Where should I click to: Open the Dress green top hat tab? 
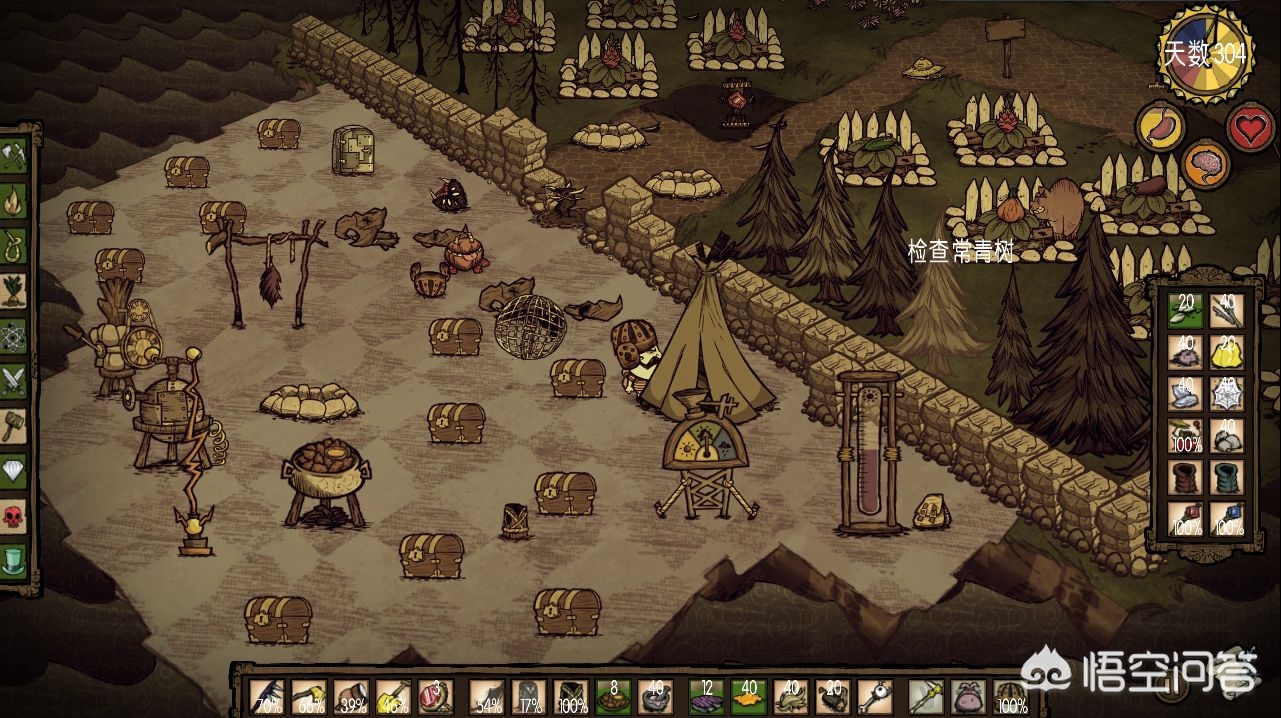click(x=14, y=558)
